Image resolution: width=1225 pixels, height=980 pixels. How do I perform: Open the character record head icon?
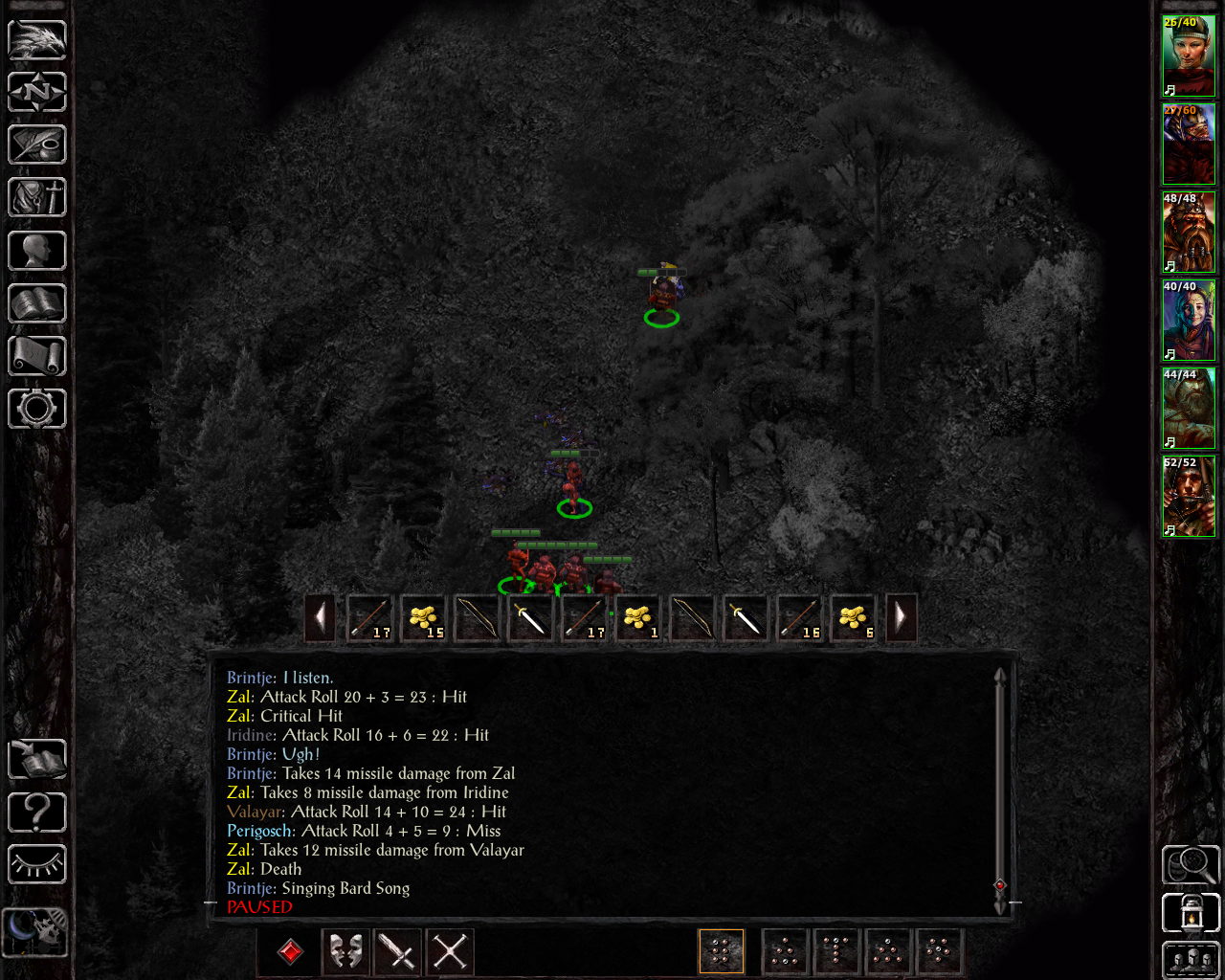point(37,251)
